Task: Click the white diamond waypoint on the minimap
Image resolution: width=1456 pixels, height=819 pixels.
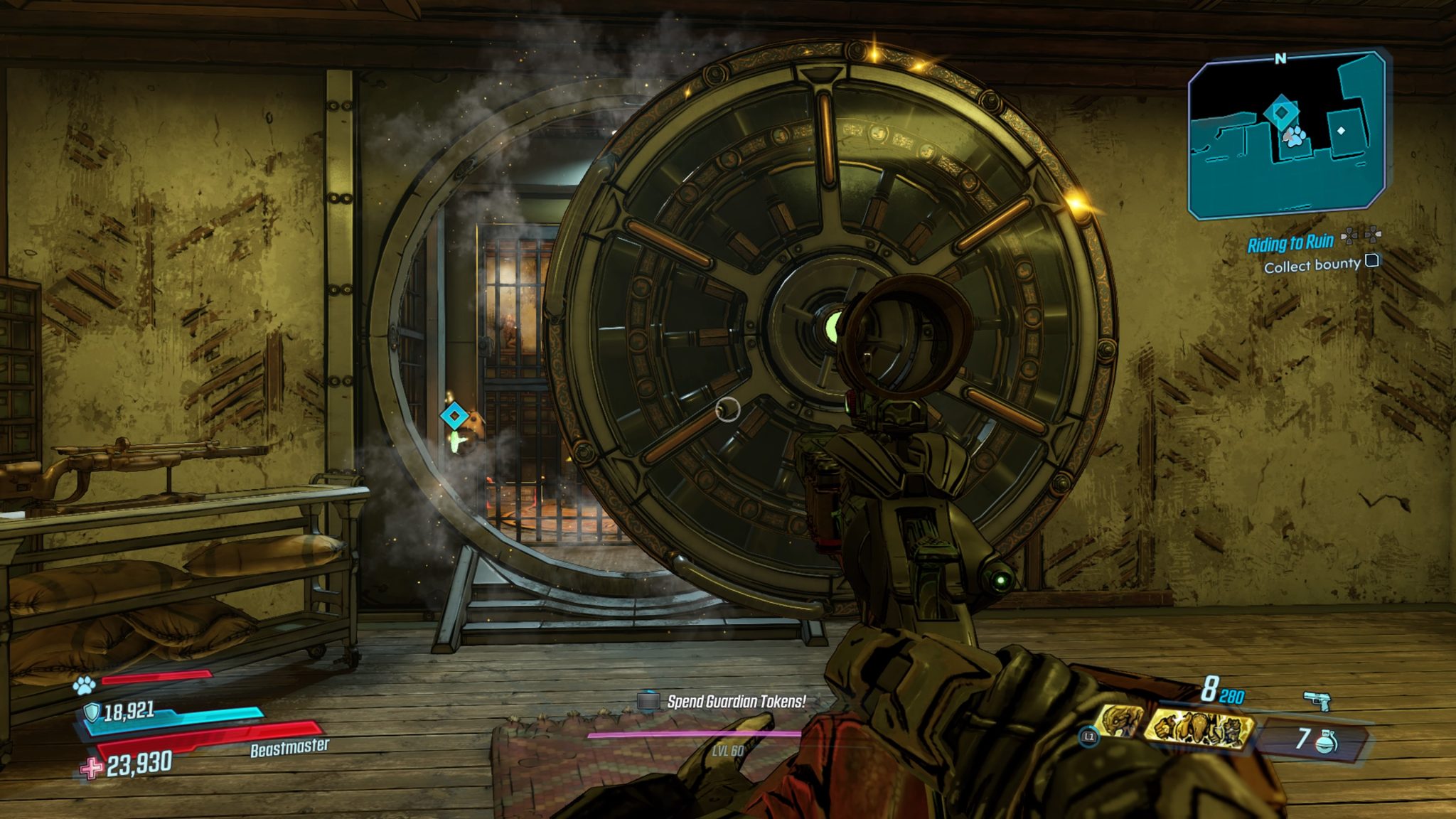Action: 1342,132
